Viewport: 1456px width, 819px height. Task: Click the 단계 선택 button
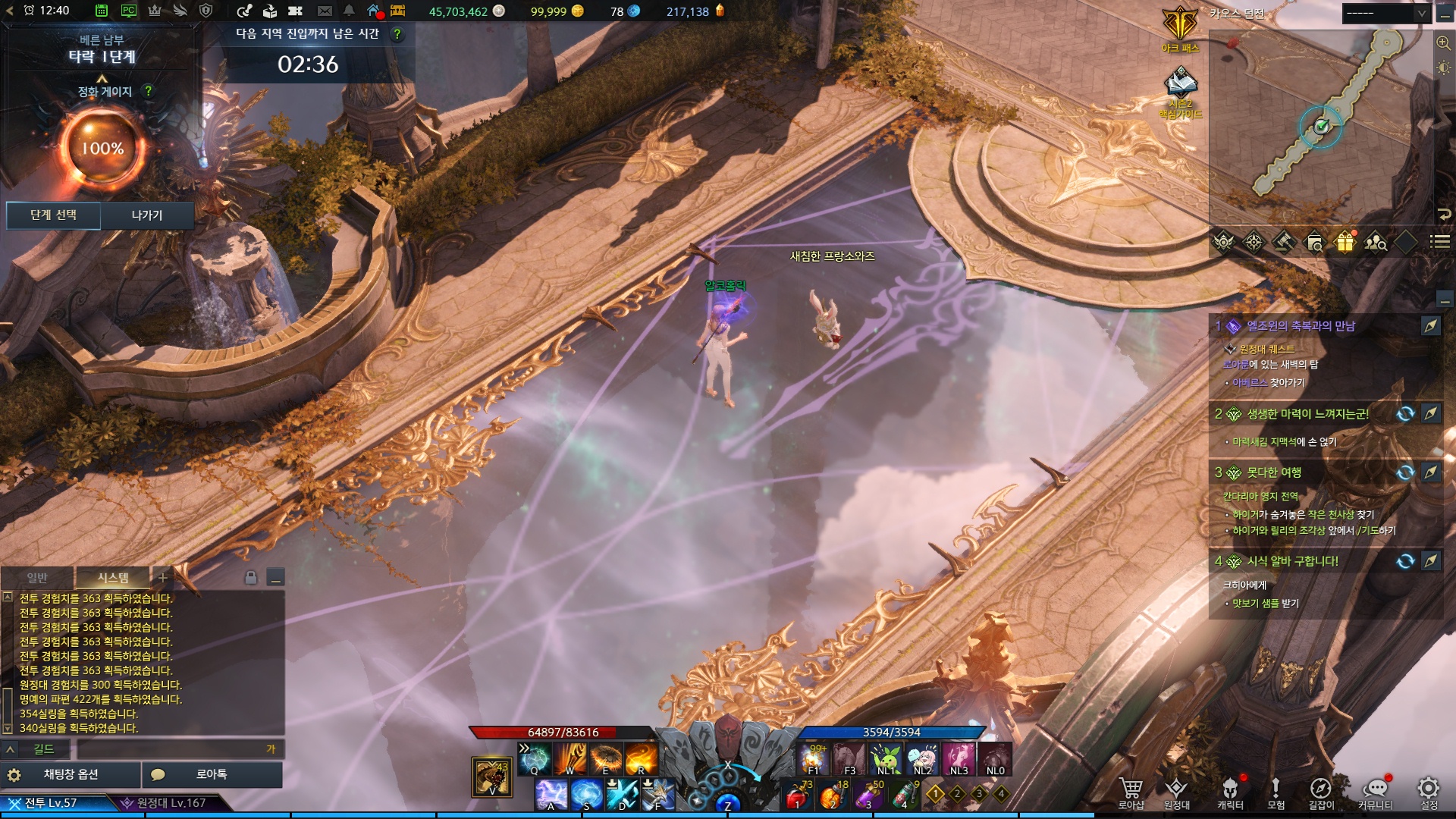point(53,215)
